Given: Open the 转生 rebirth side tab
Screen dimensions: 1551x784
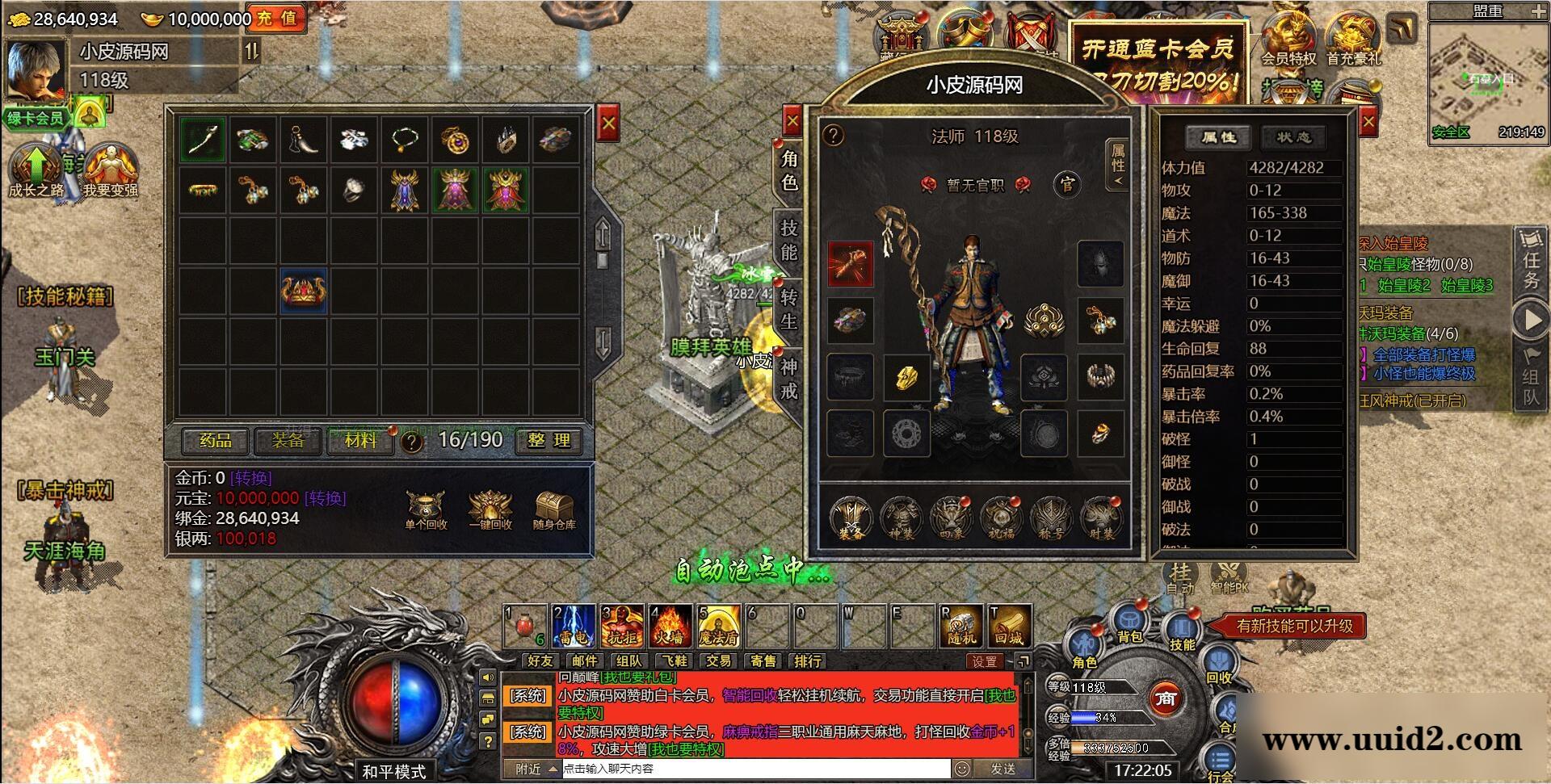Looking at the screenshot, I should pos(789,310).
